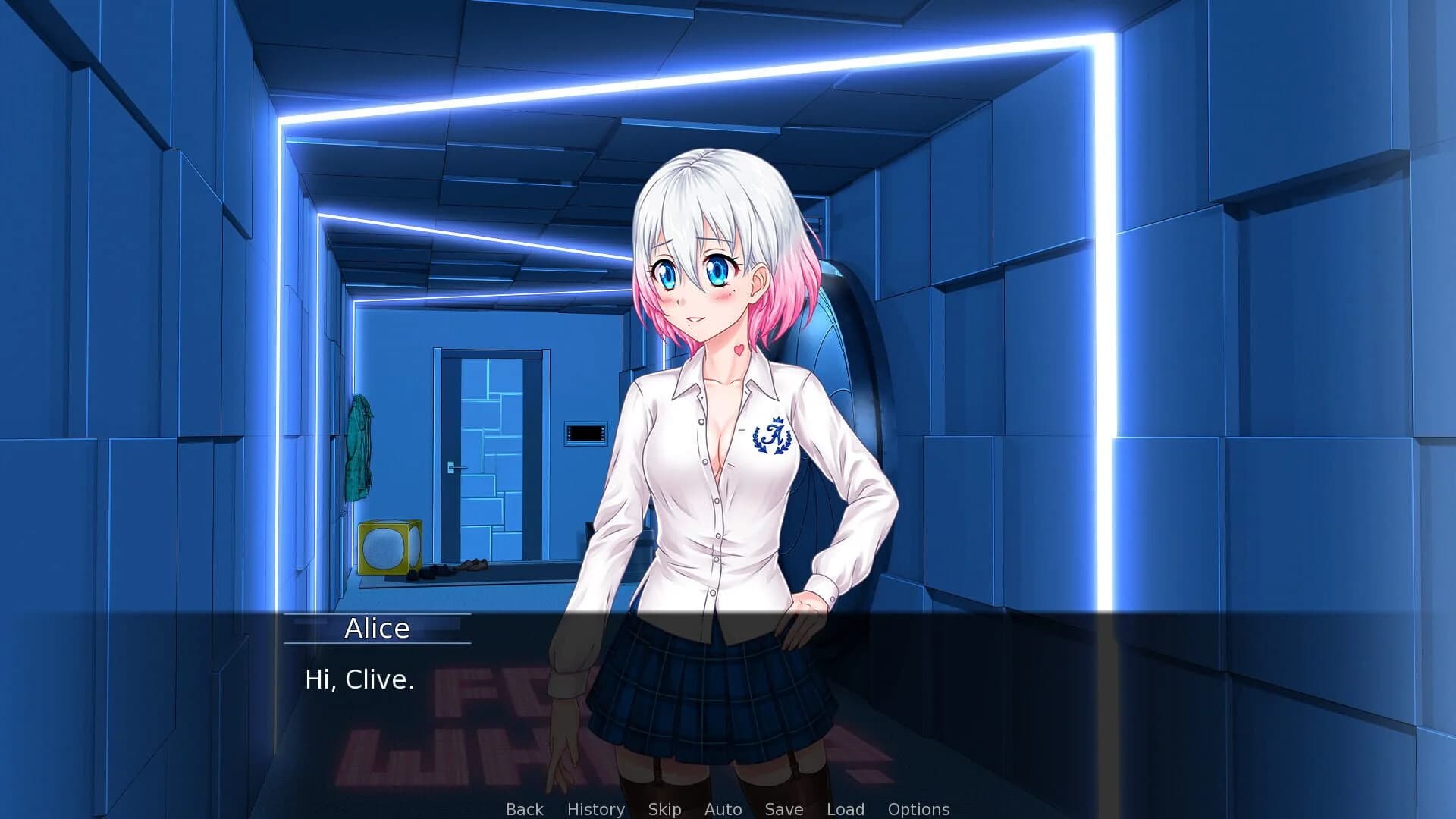Enable Skip mode

665,808
